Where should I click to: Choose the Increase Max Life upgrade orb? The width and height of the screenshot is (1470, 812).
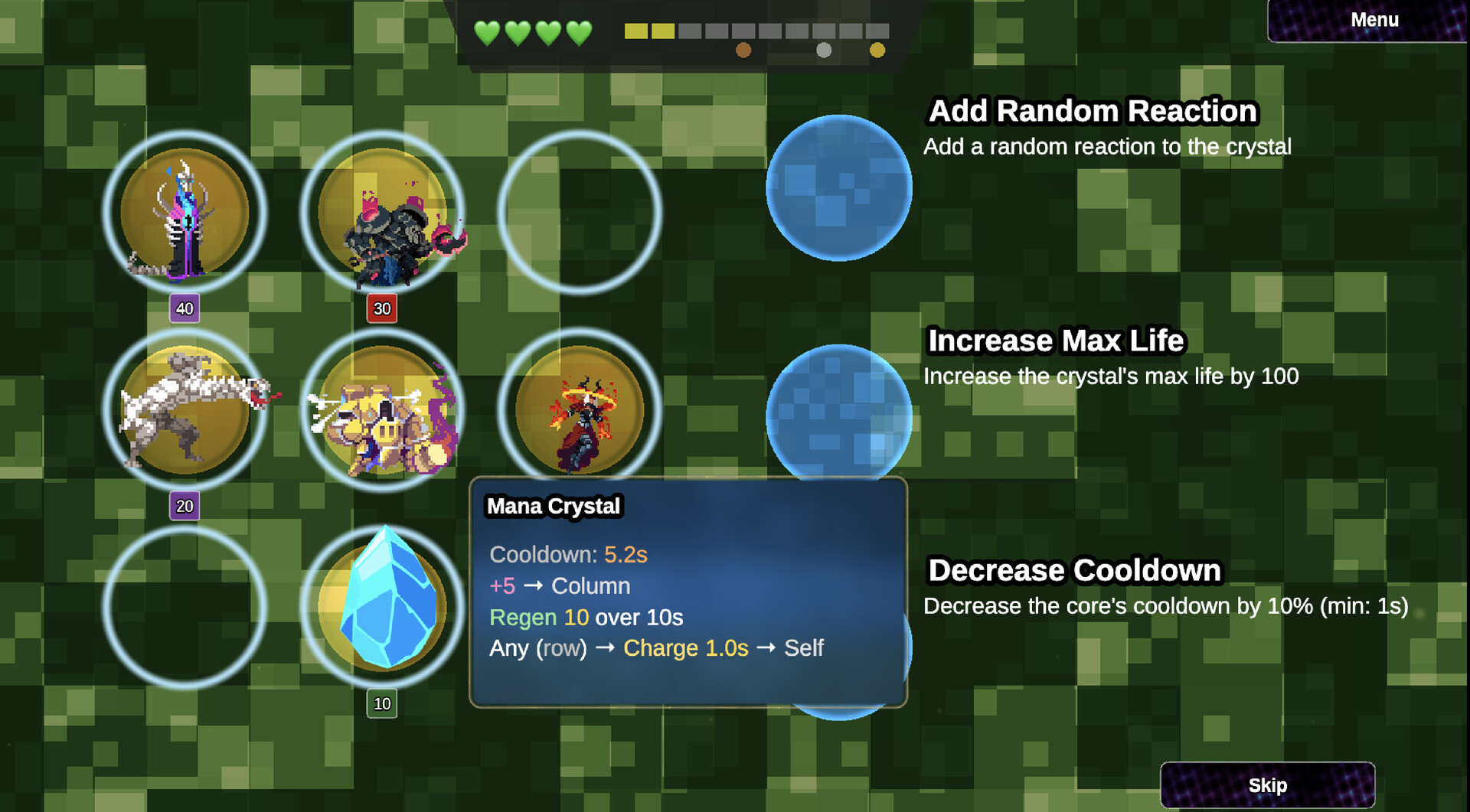click(x=840, y=417)
